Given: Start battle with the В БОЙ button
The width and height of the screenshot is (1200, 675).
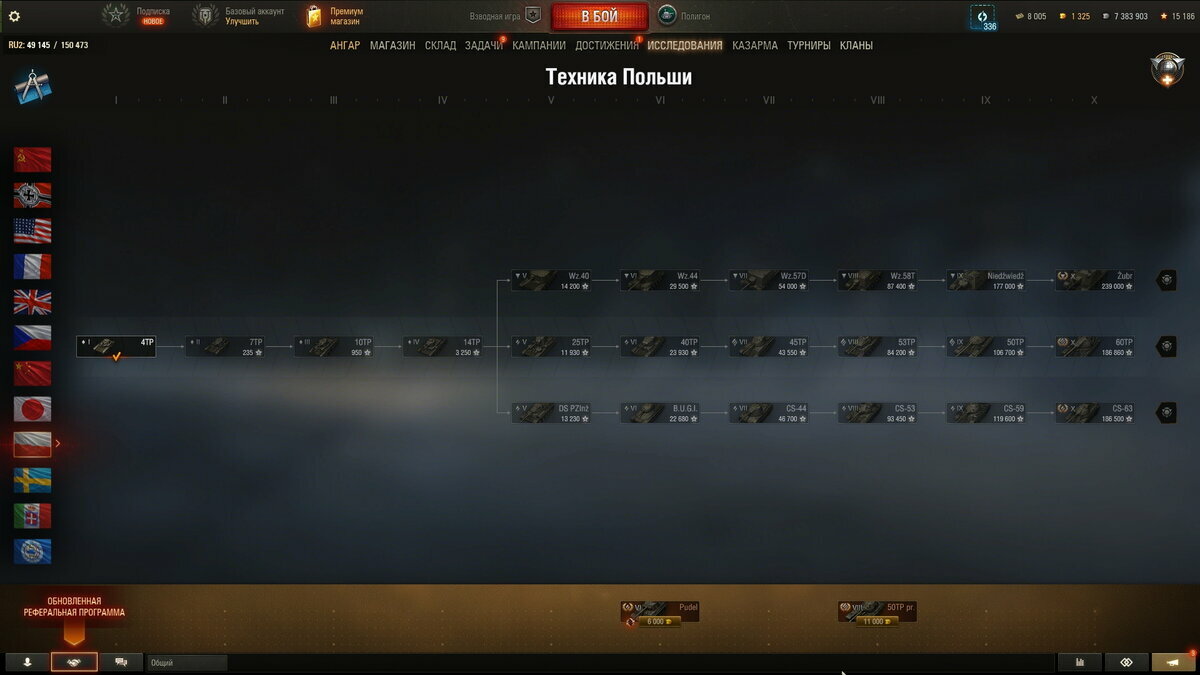Looking at the screenshot, I should [599, 16].
